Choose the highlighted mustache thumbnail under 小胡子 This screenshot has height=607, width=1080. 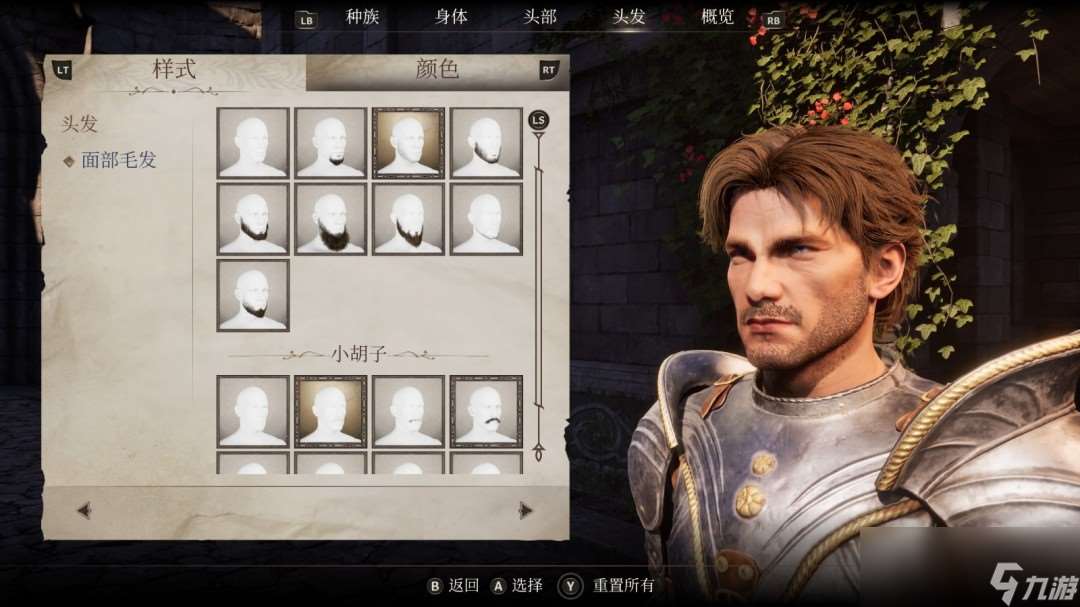click(331, 411)
